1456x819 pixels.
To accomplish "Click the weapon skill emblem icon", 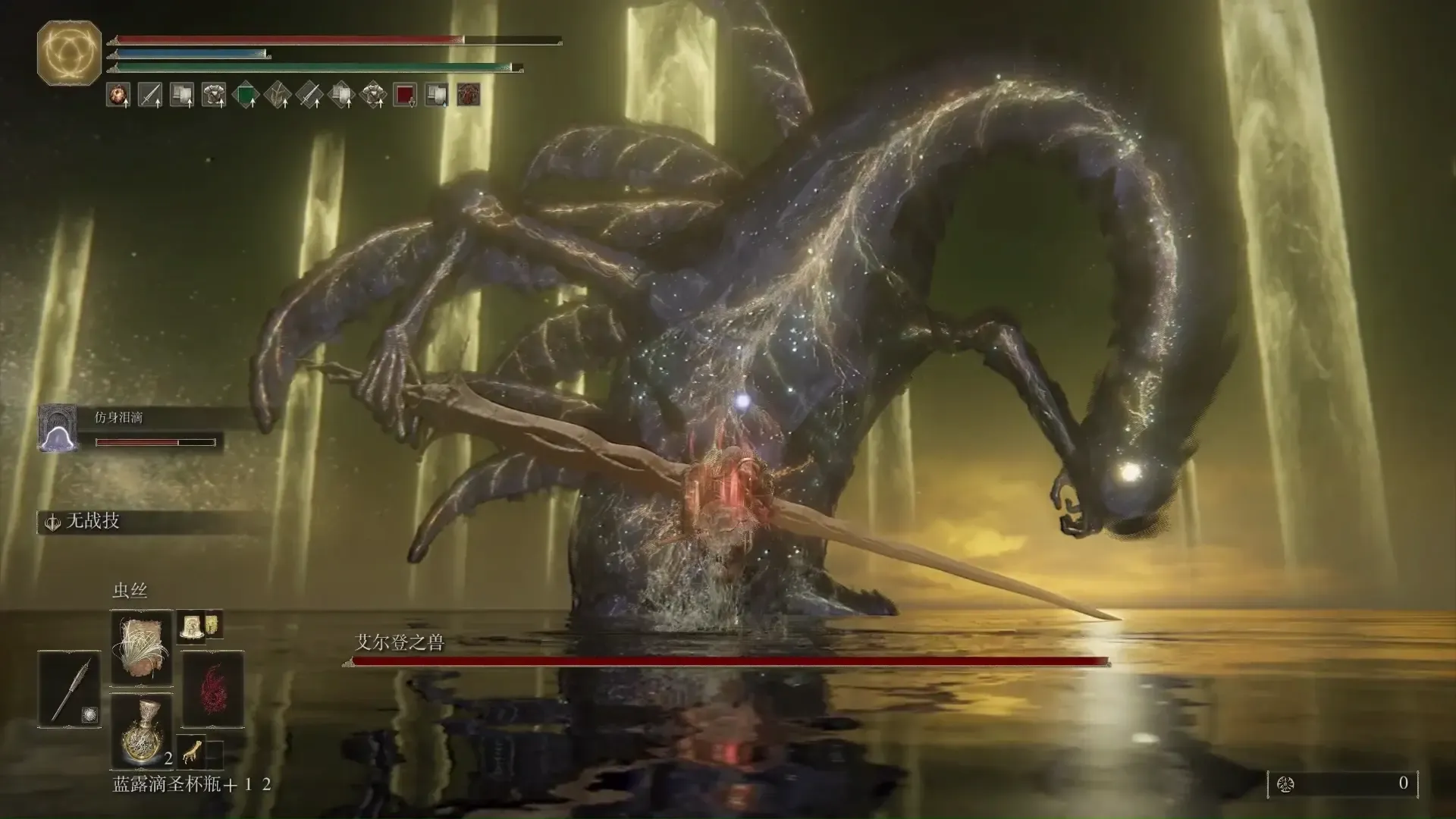I will 53,522.
